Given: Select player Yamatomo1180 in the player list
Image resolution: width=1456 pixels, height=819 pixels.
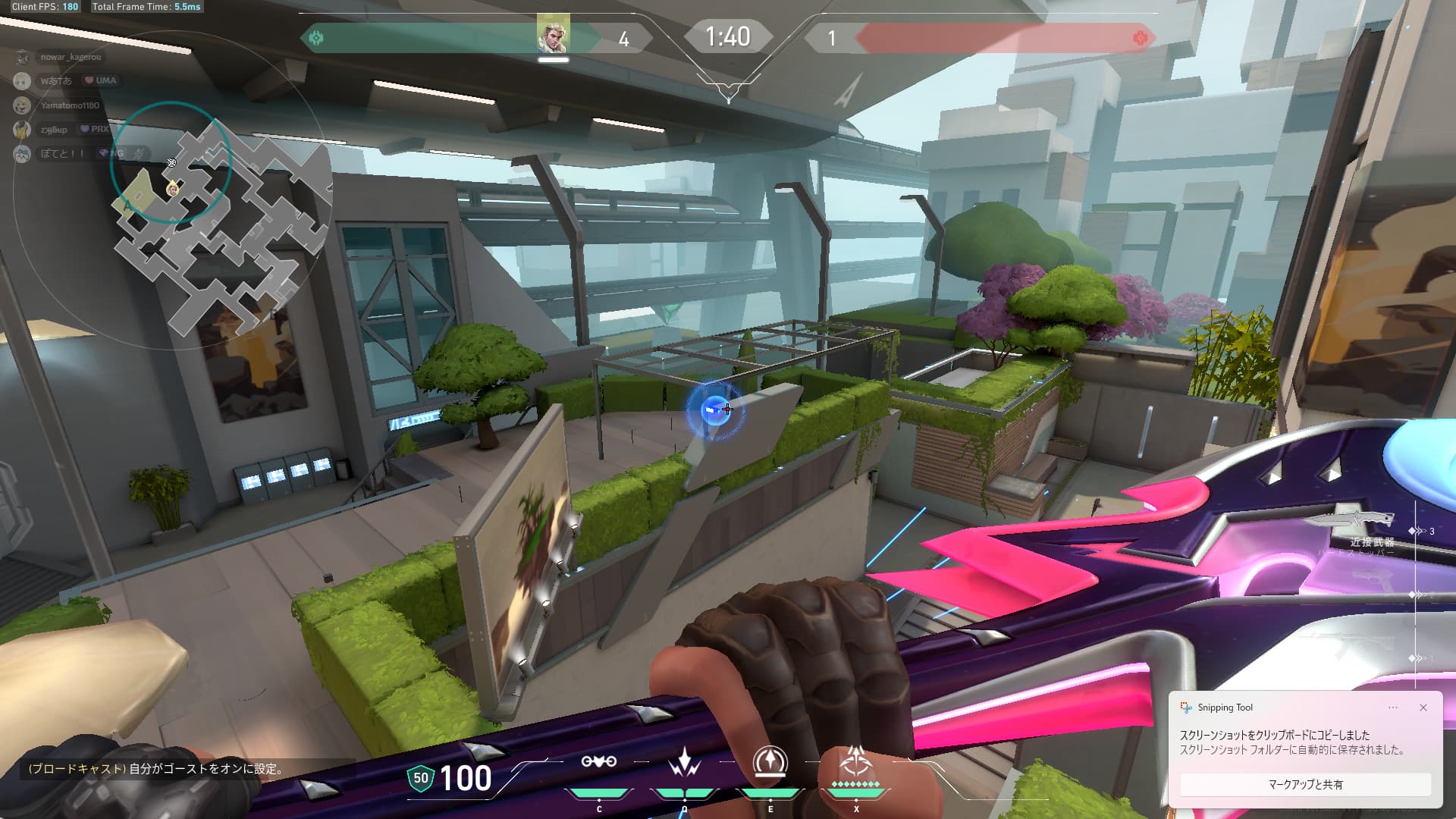Looking at the screenshot, I should 69,105.
